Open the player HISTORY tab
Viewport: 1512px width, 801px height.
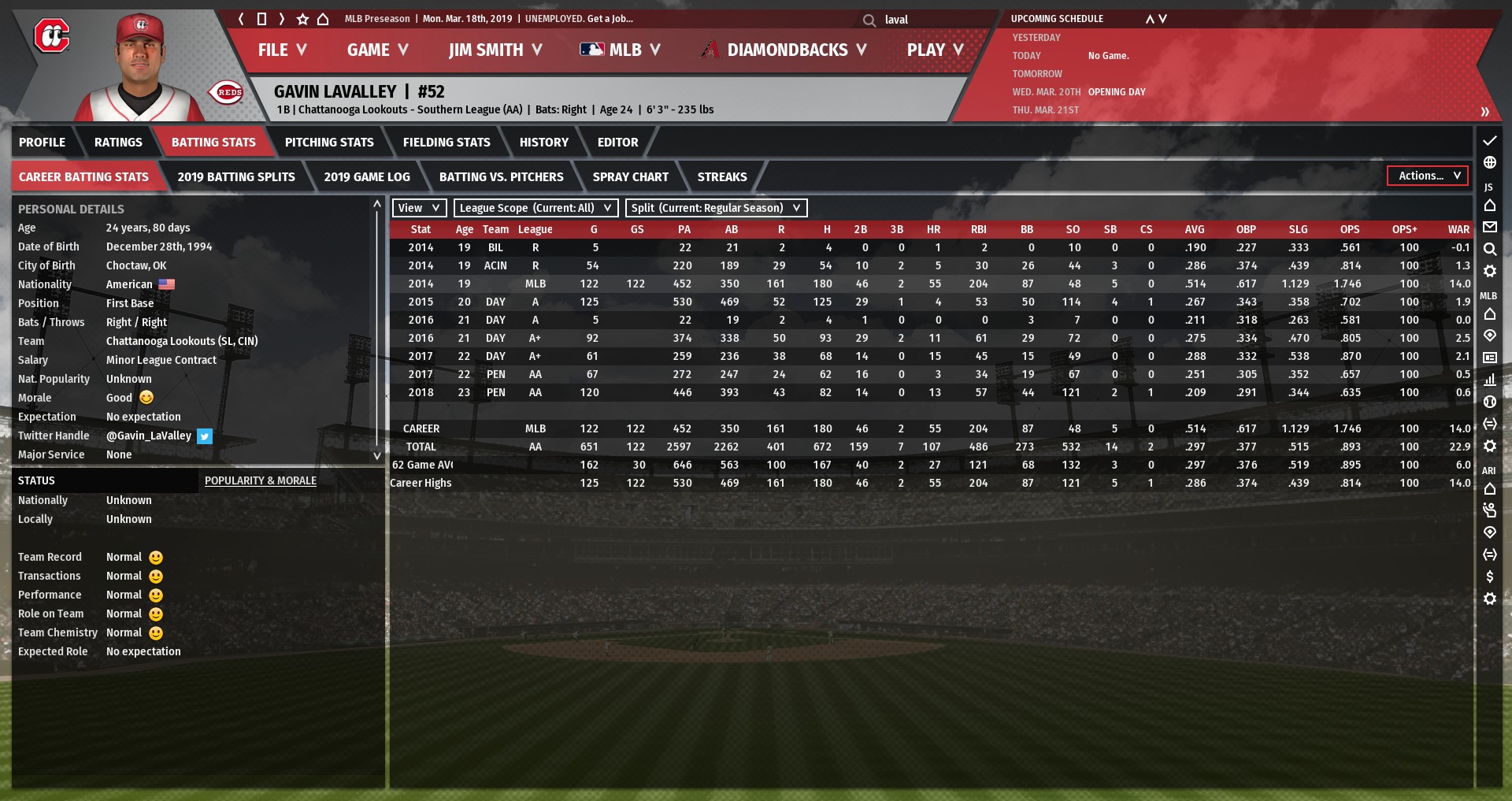coord(543,143)
